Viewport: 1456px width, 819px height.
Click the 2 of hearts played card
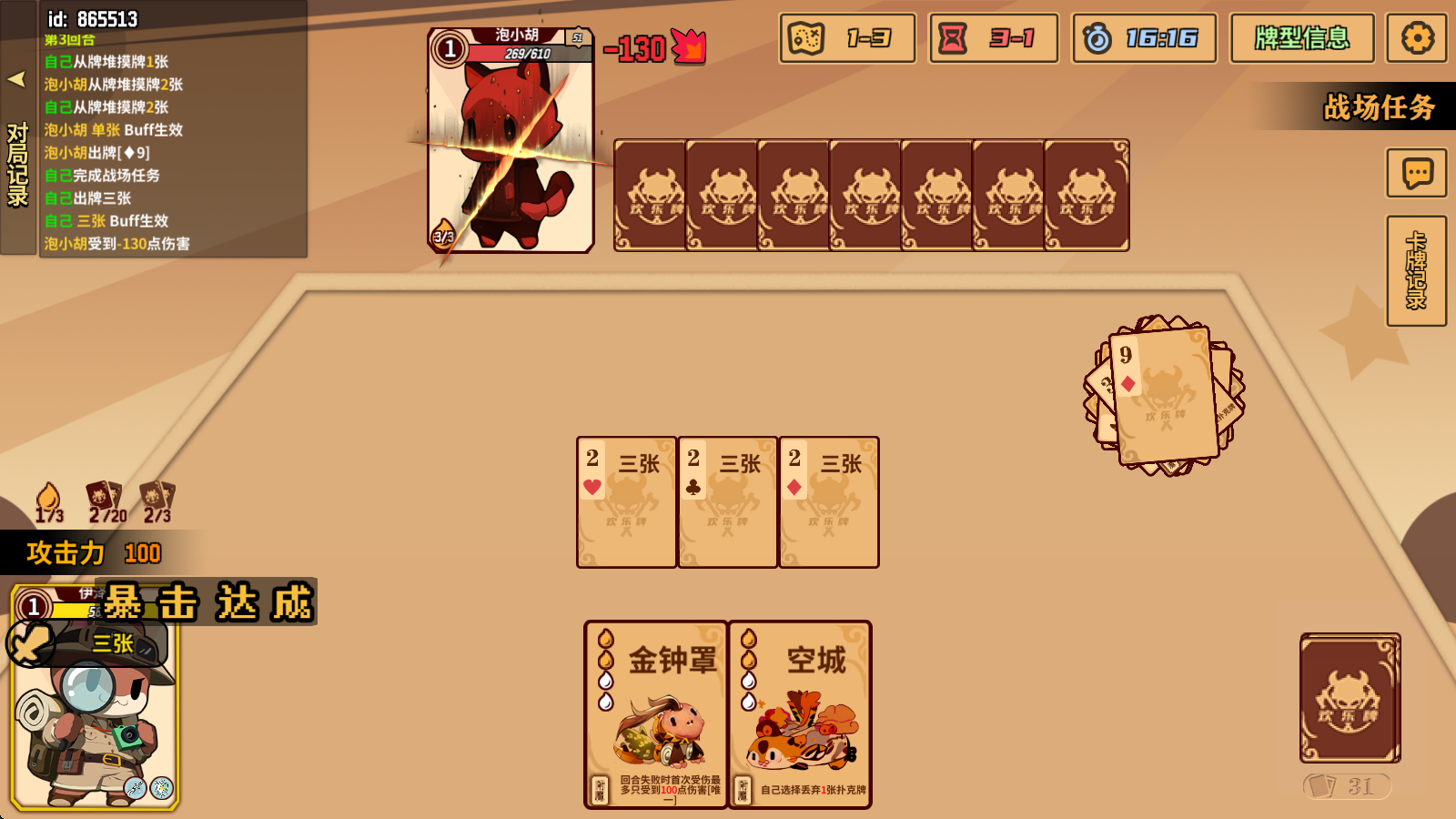[x=626, y=502]
